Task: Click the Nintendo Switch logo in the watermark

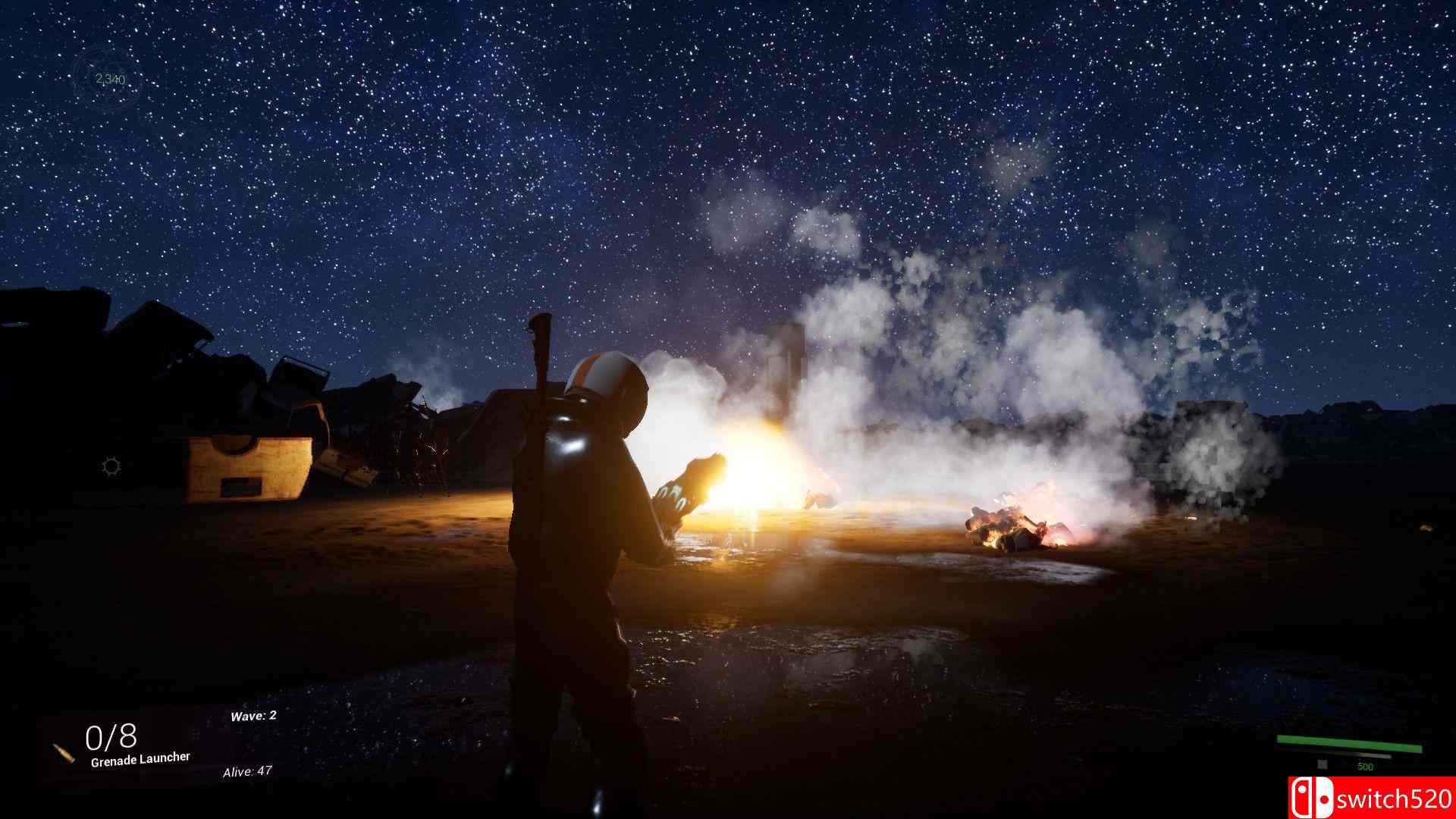Action: [x=1312, y=798]
